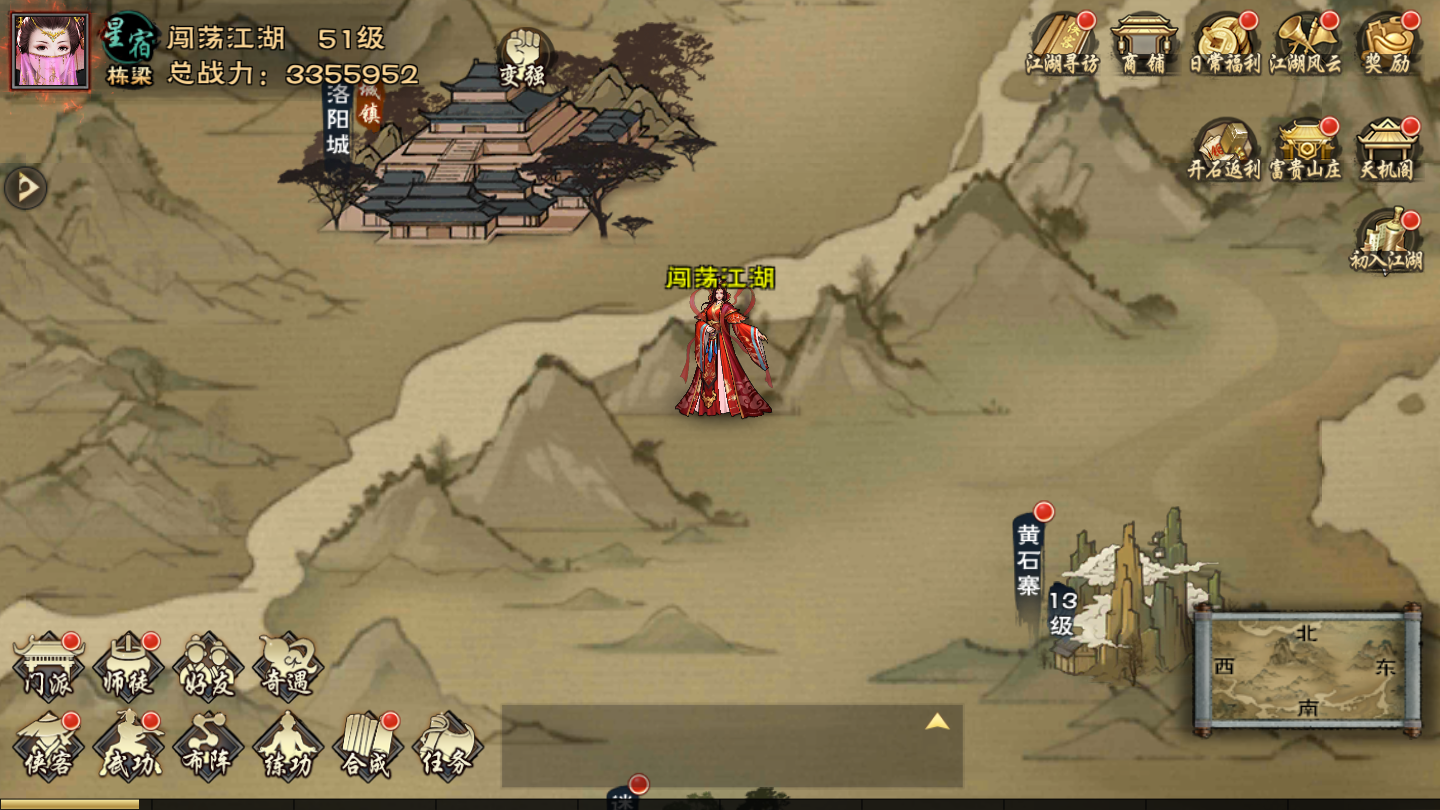Open the 任务 quest menu

point(447,746)
